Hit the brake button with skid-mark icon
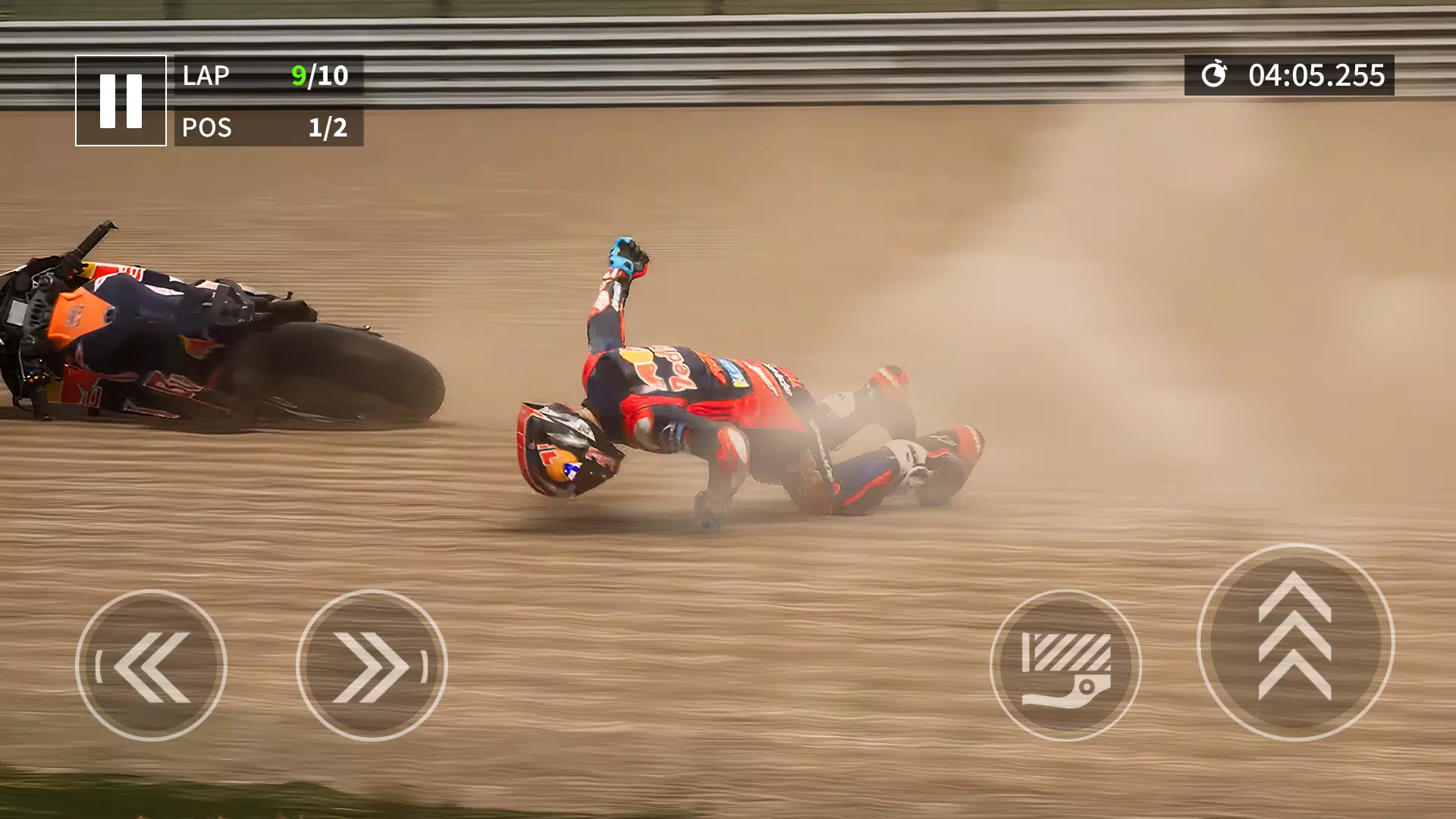Image resolution: width=1456 pixels, height=819 pixels. [x=1068, y=667]
